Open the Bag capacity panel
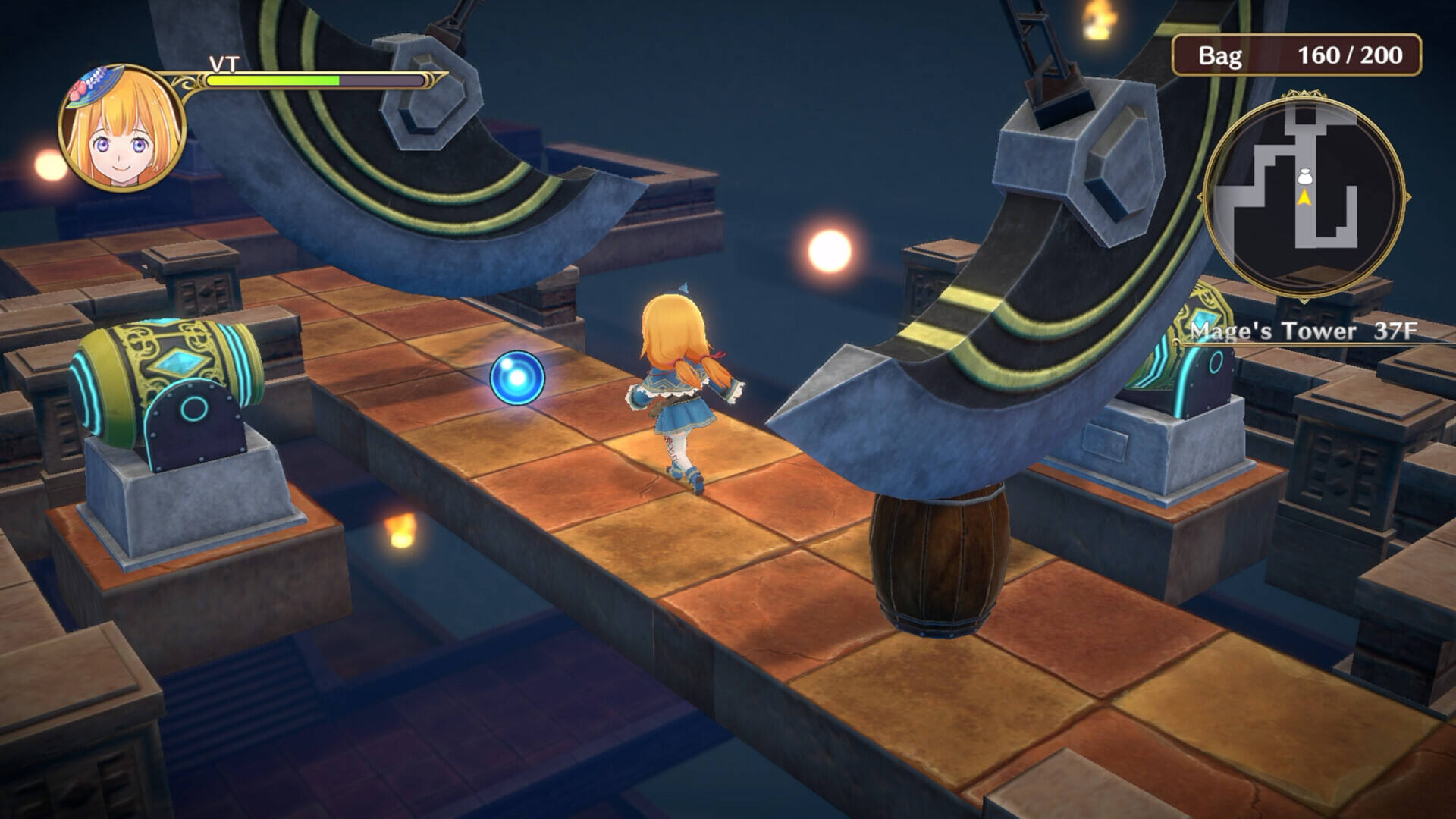The image size is (1456, 819). 1296,55
